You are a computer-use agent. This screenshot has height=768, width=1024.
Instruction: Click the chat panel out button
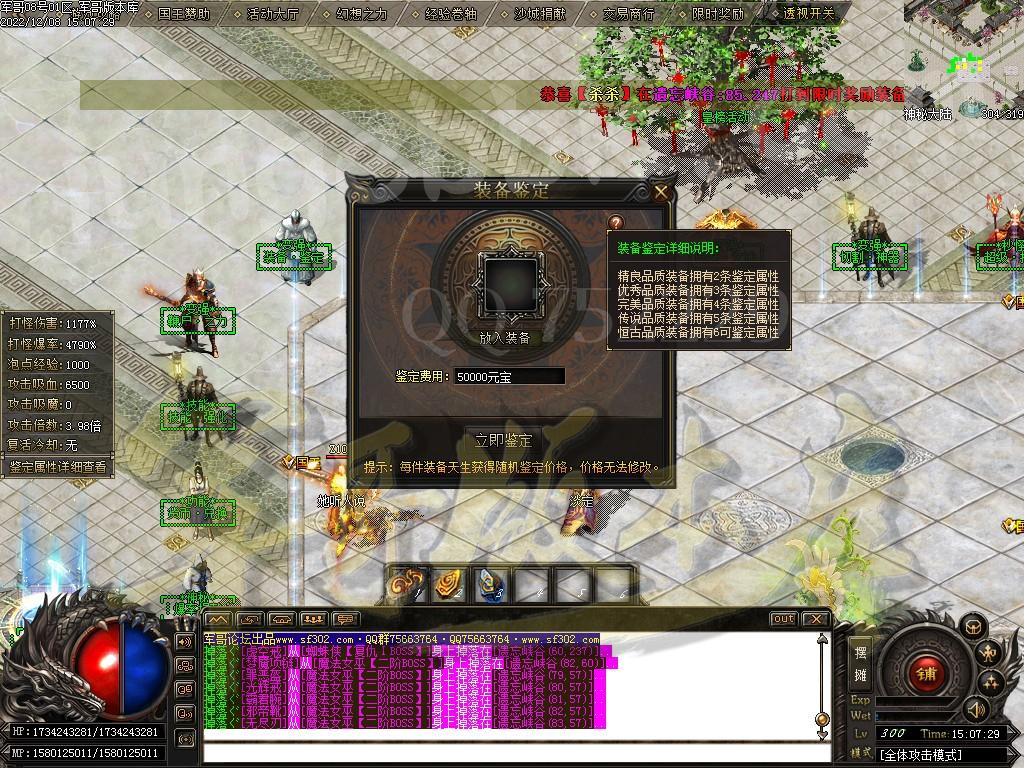tap(784, 619)
